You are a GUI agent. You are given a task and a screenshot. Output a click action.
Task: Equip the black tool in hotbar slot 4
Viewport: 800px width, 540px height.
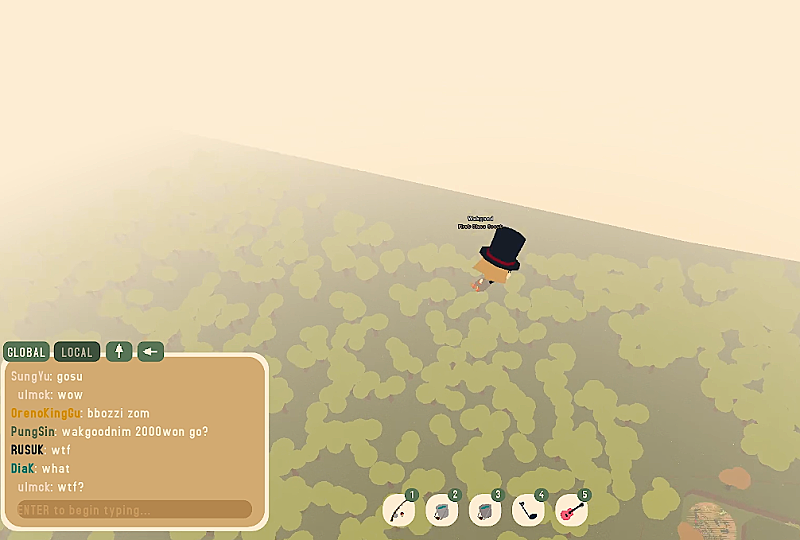528,510
